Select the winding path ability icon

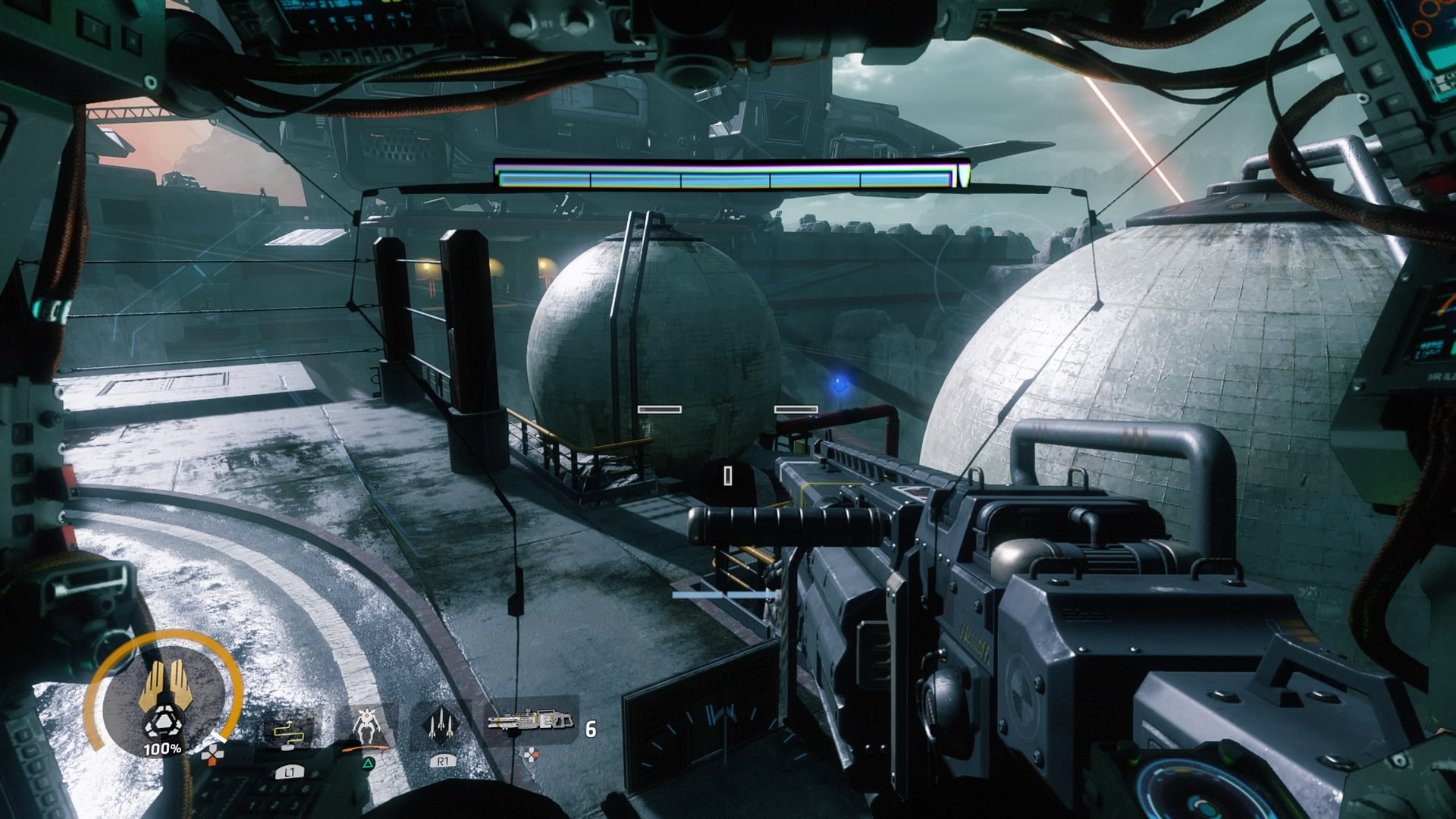[x=288, y=732]
